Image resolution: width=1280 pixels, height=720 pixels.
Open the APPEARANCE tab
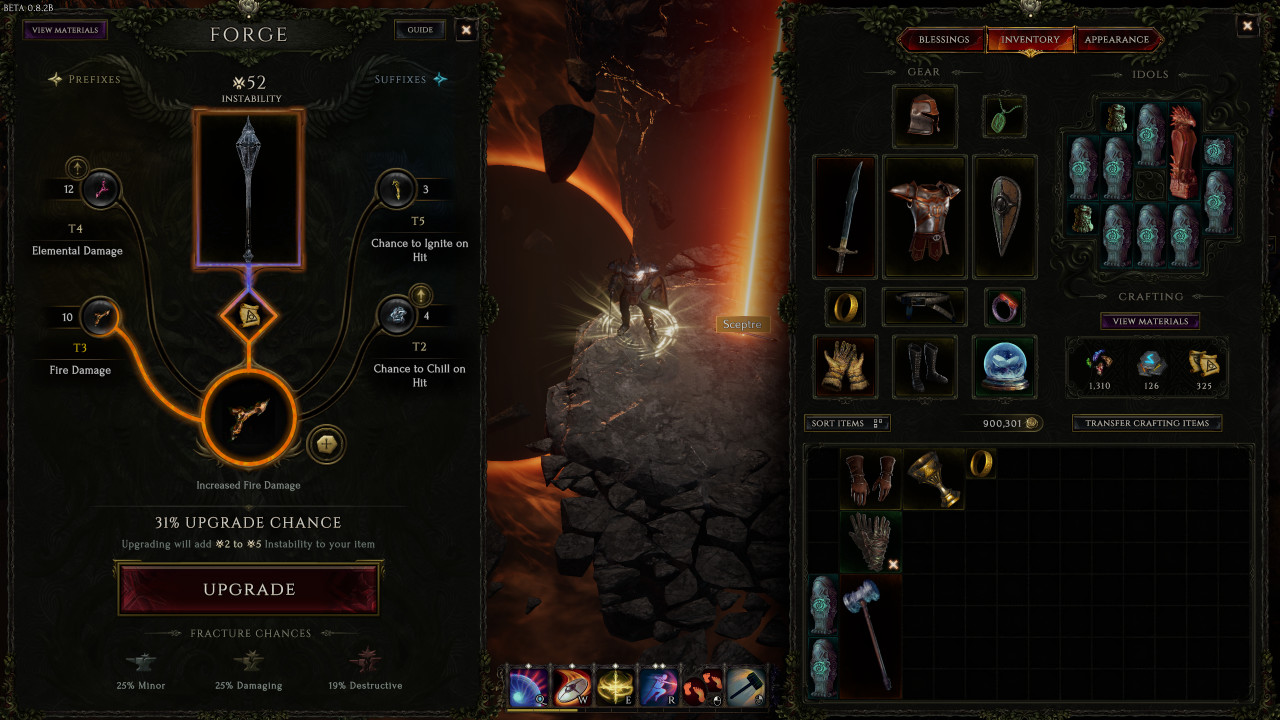(1118, 40)
